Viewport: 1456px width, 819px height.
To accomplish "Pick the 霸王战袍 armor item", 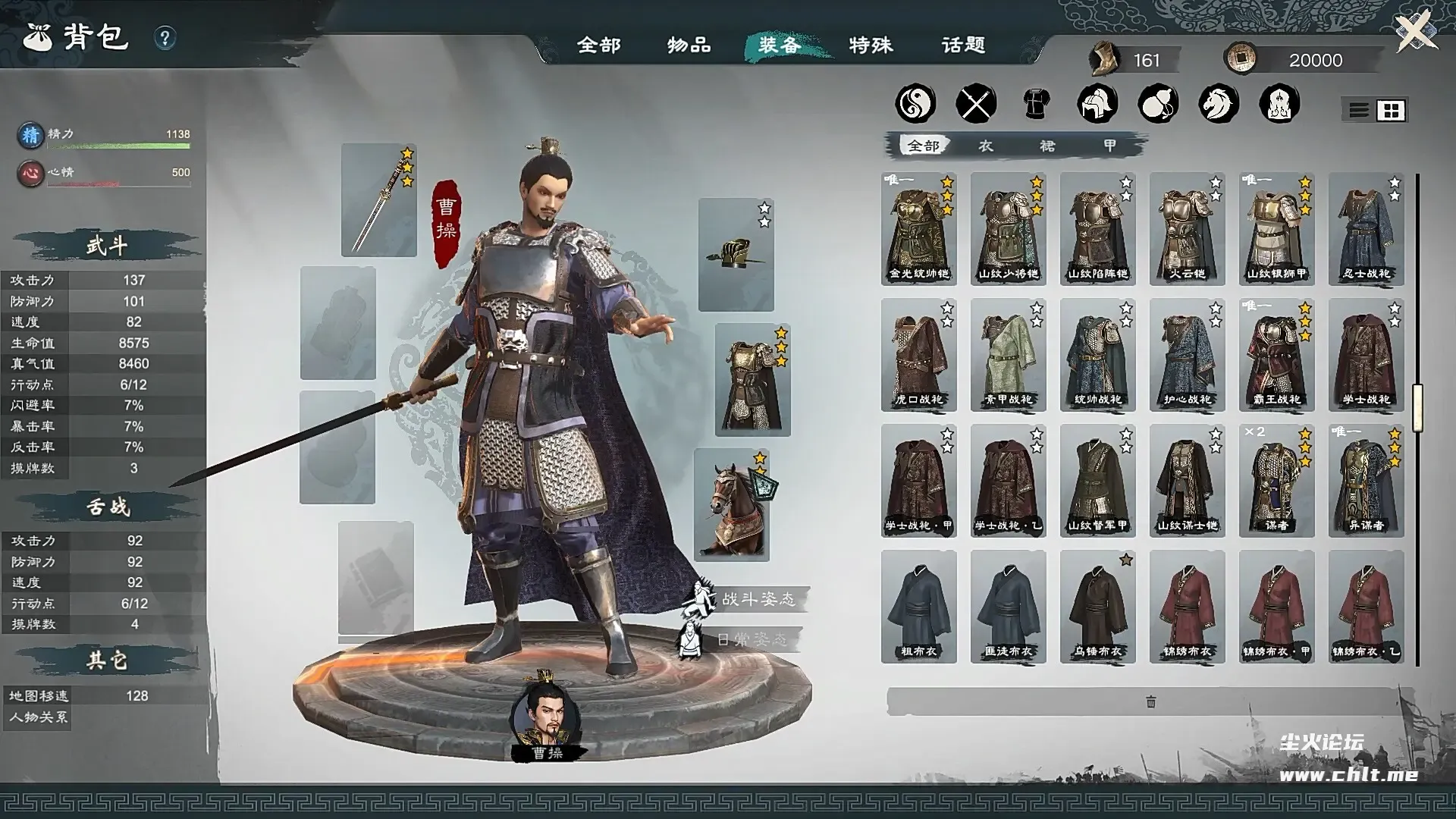I will [x=1276, y=355].
